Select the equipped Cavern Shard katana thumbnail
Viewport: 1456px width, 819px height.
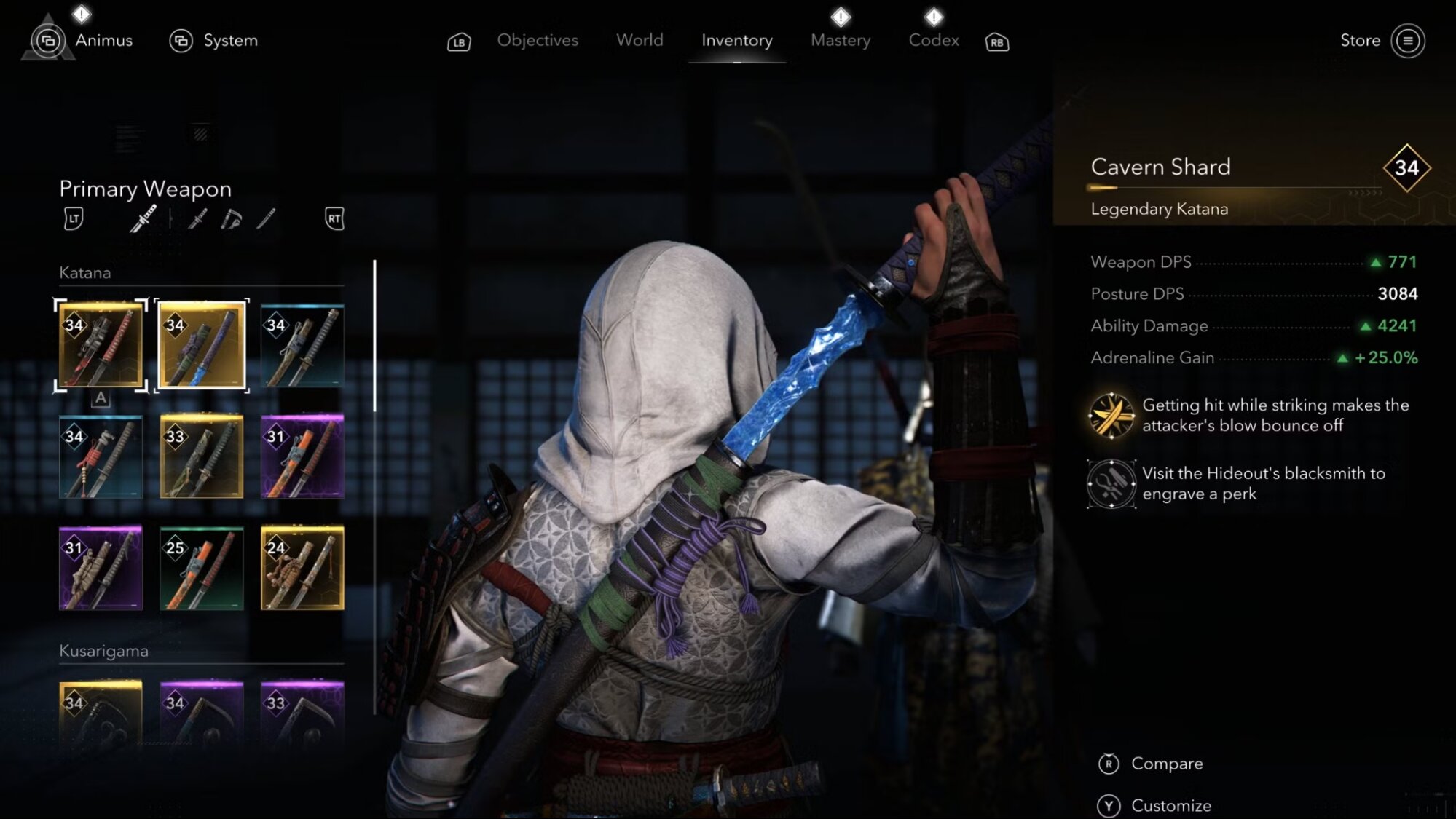[x=202, y=342]
